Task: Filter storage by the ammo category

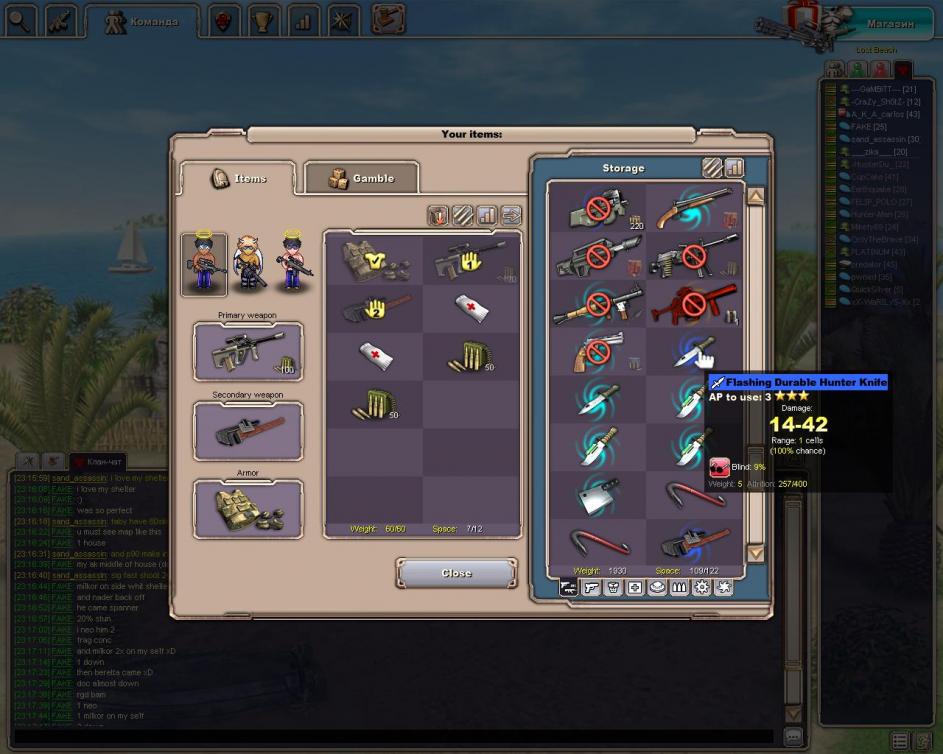Action: [x=677, y=588]
